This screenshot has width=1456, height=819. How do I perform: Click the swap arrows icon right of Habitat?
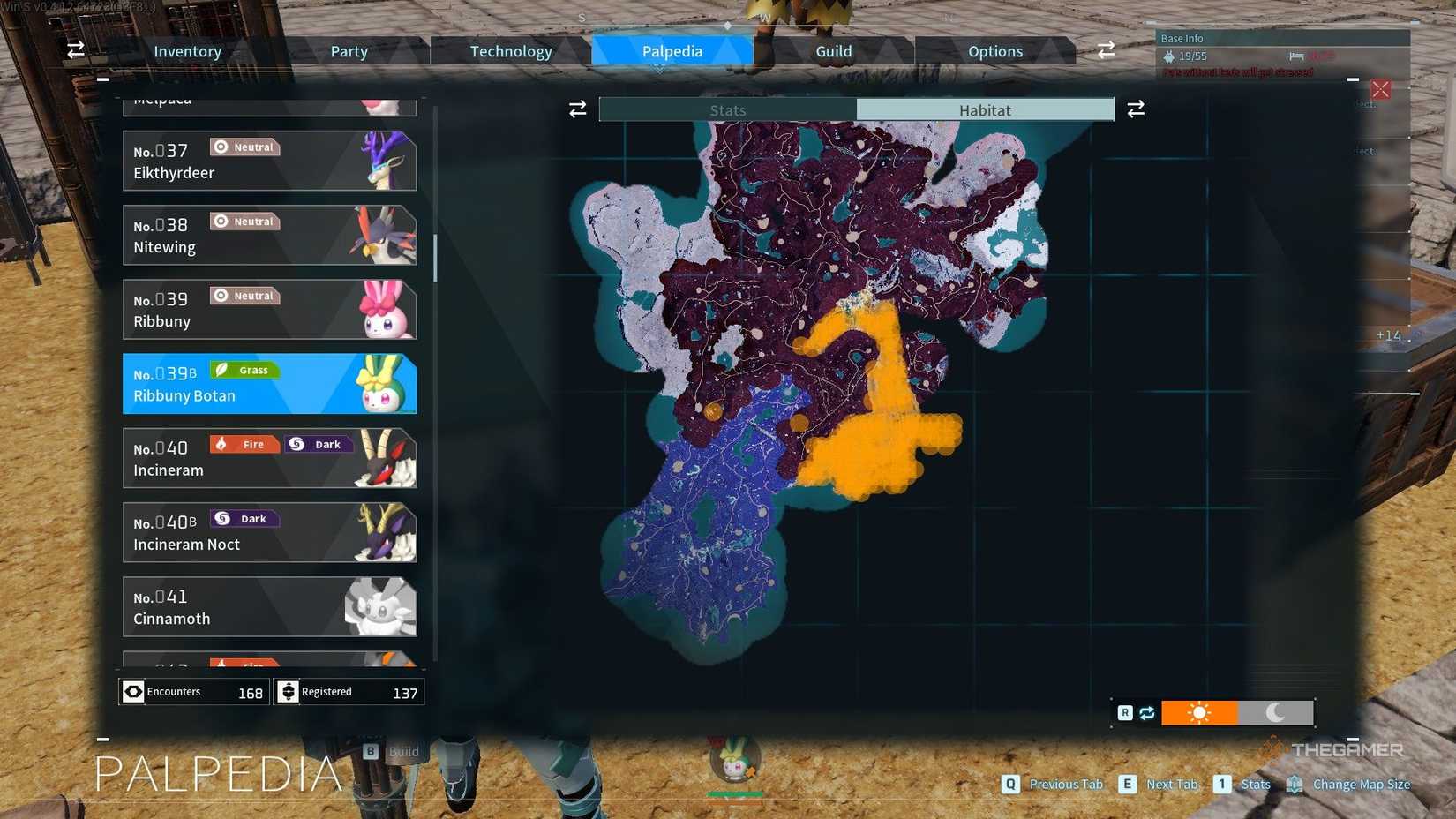pos(1137,109)
